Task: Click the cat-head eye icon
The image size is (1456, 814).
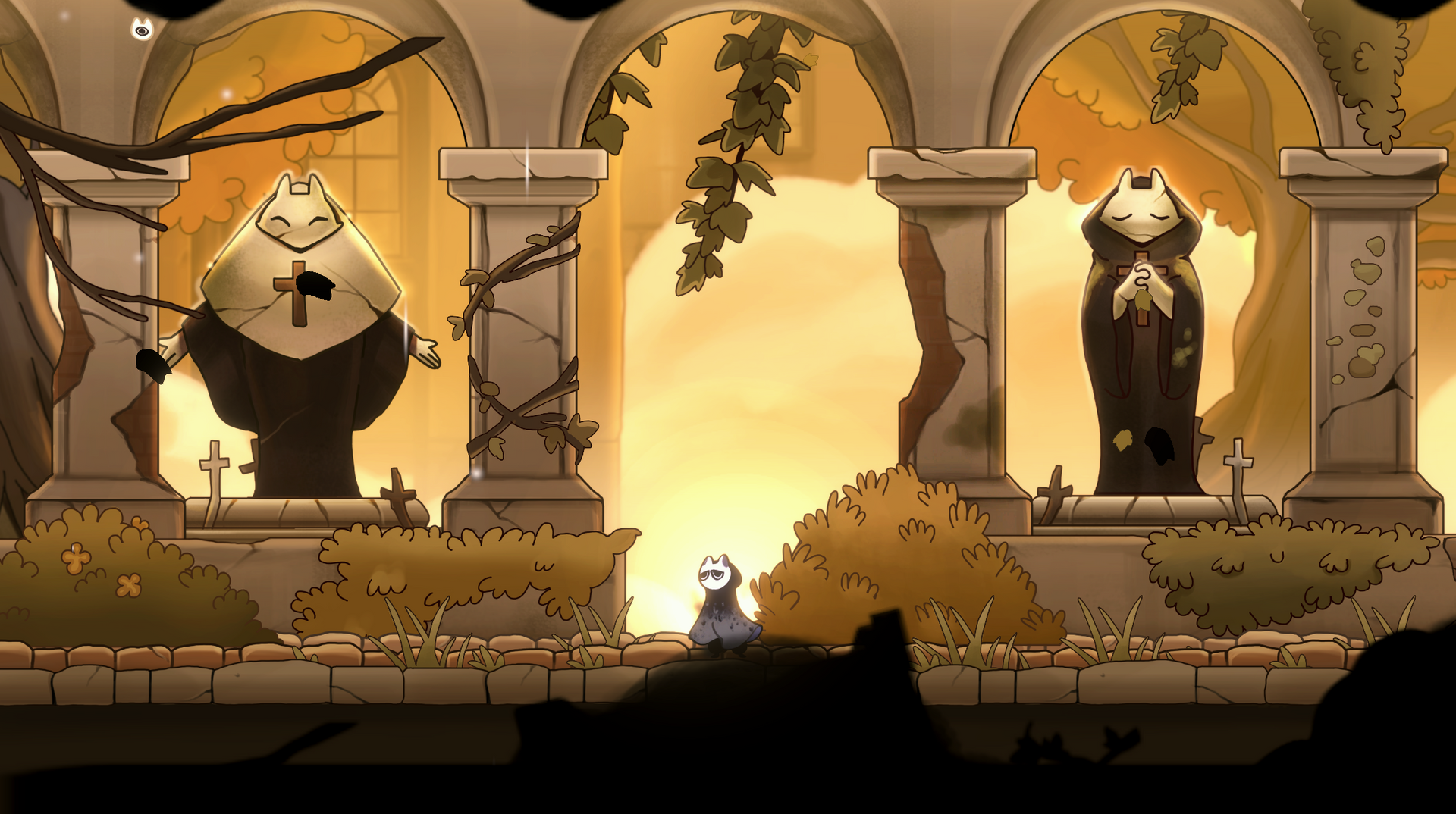Action: click(142, 30)
